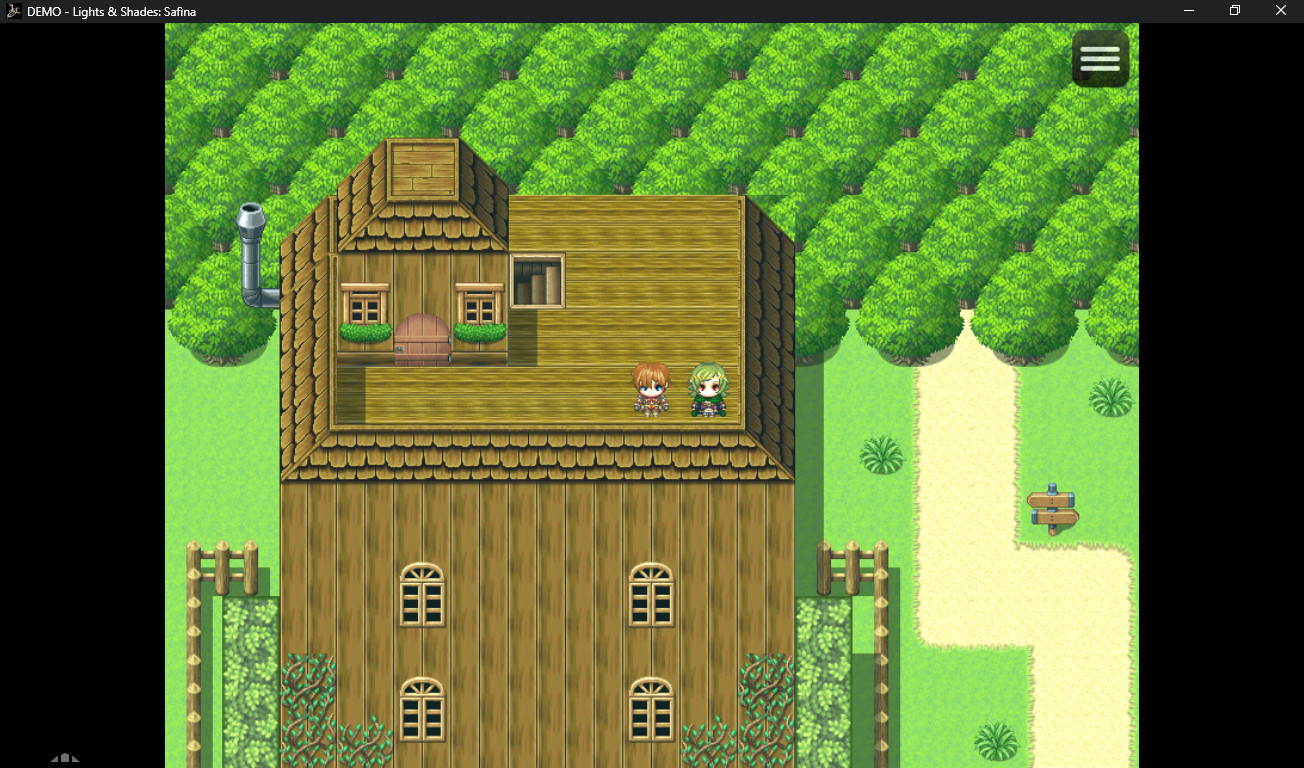Click the volume-style indicator at the screen bottom

coord(66,758)
